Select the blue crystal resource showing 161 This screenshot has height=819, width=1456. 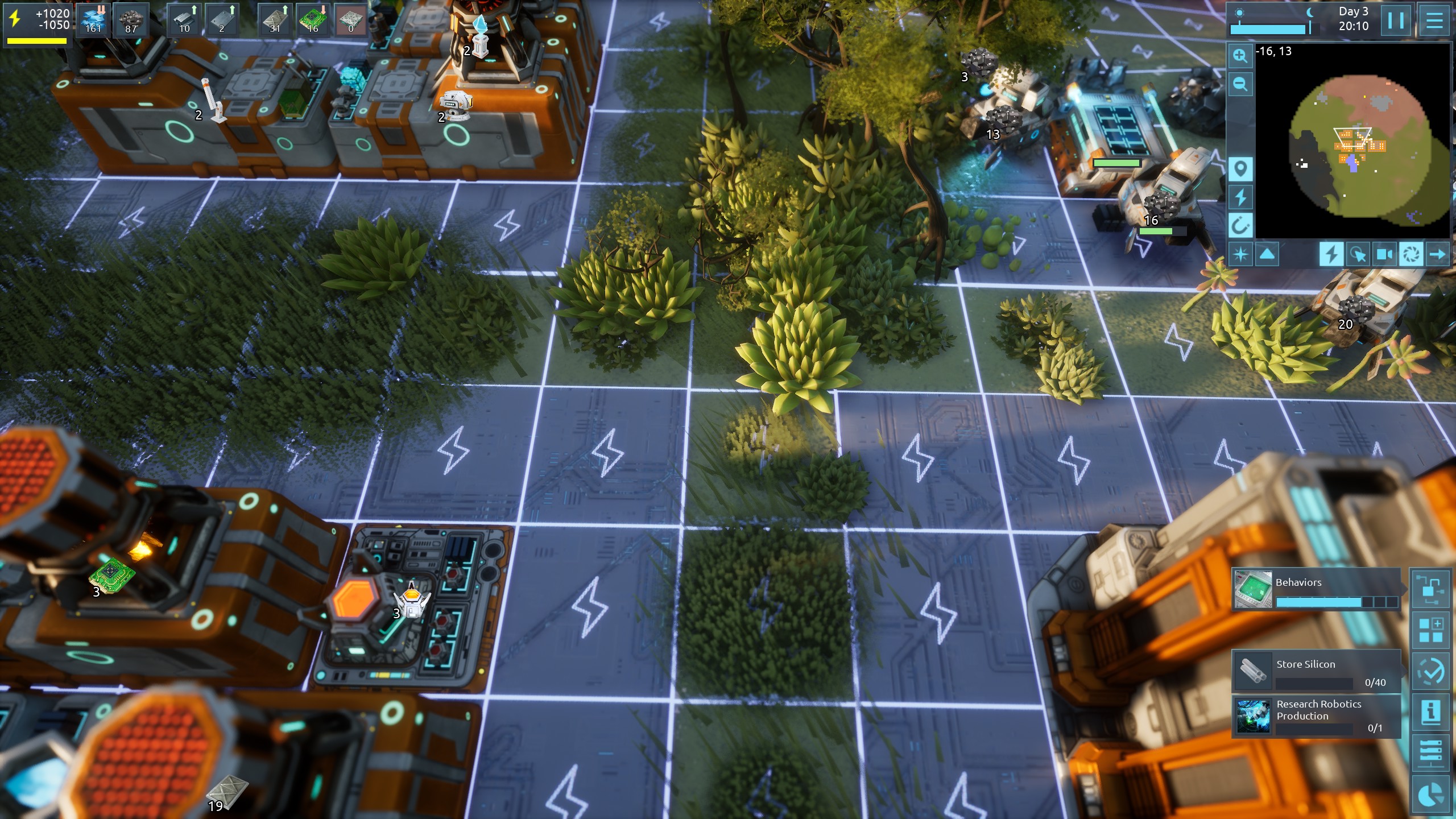click(93, 20)
